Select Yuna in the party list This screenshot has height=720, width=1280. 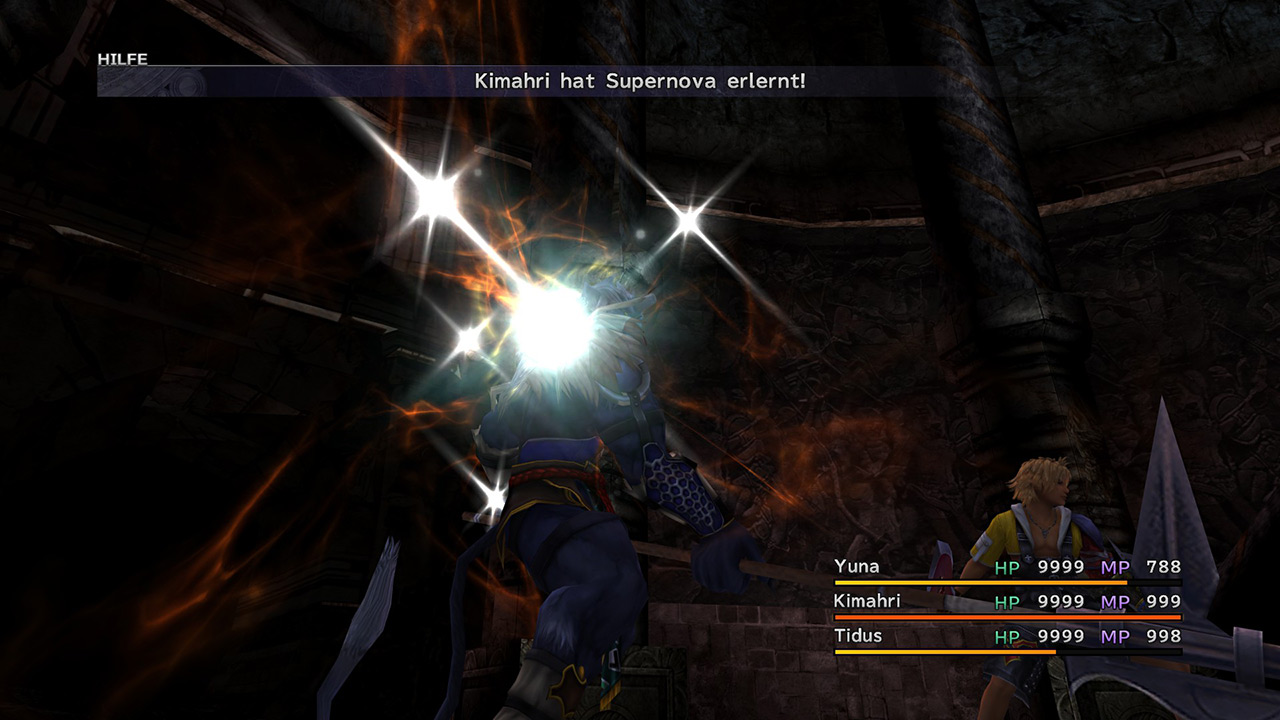pyautogui.click(x=857, y=567)
